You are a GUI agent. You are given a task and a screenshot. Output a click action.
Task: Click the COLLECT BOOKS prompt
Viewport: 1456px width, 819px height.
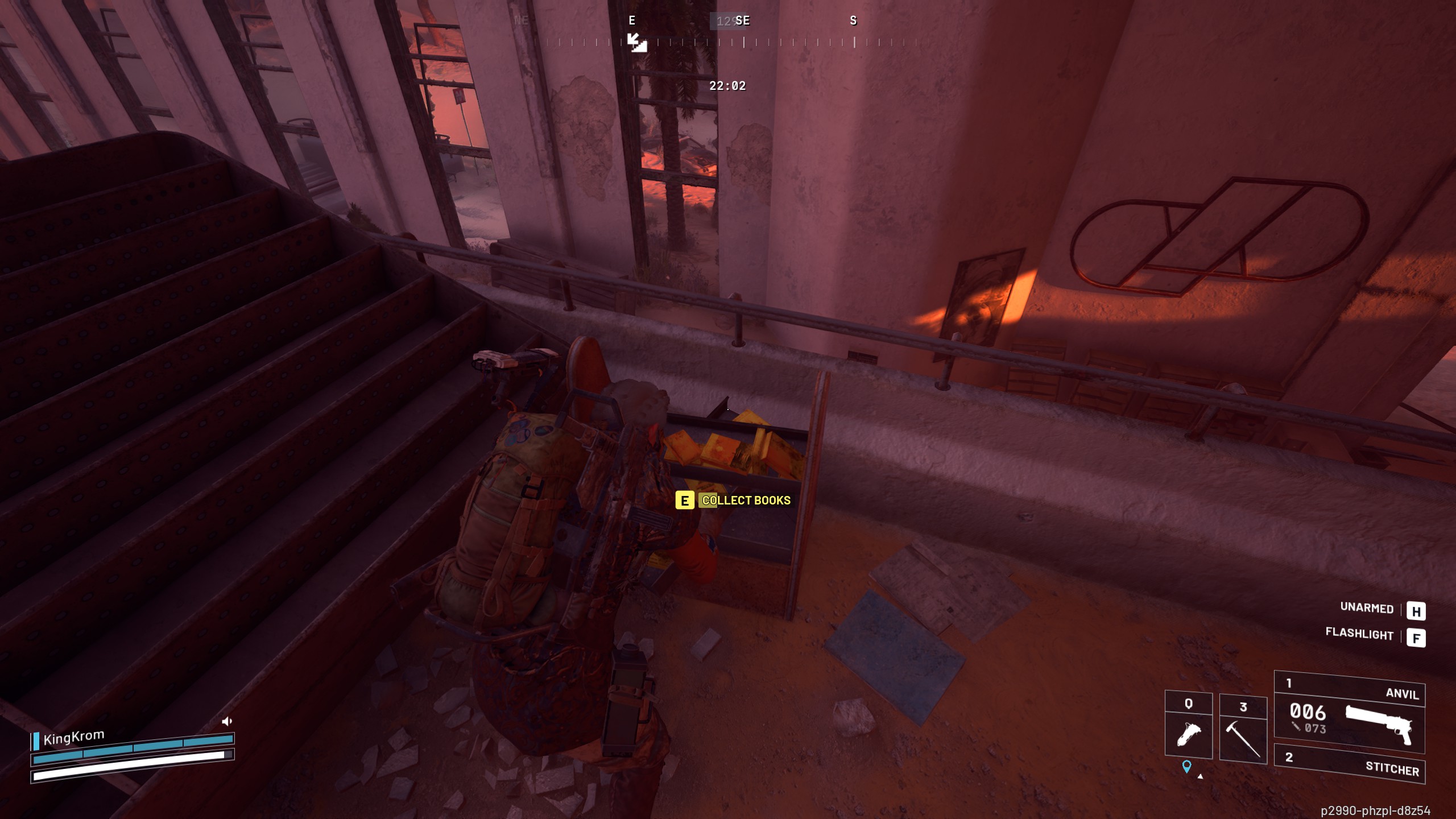[746, 502]
